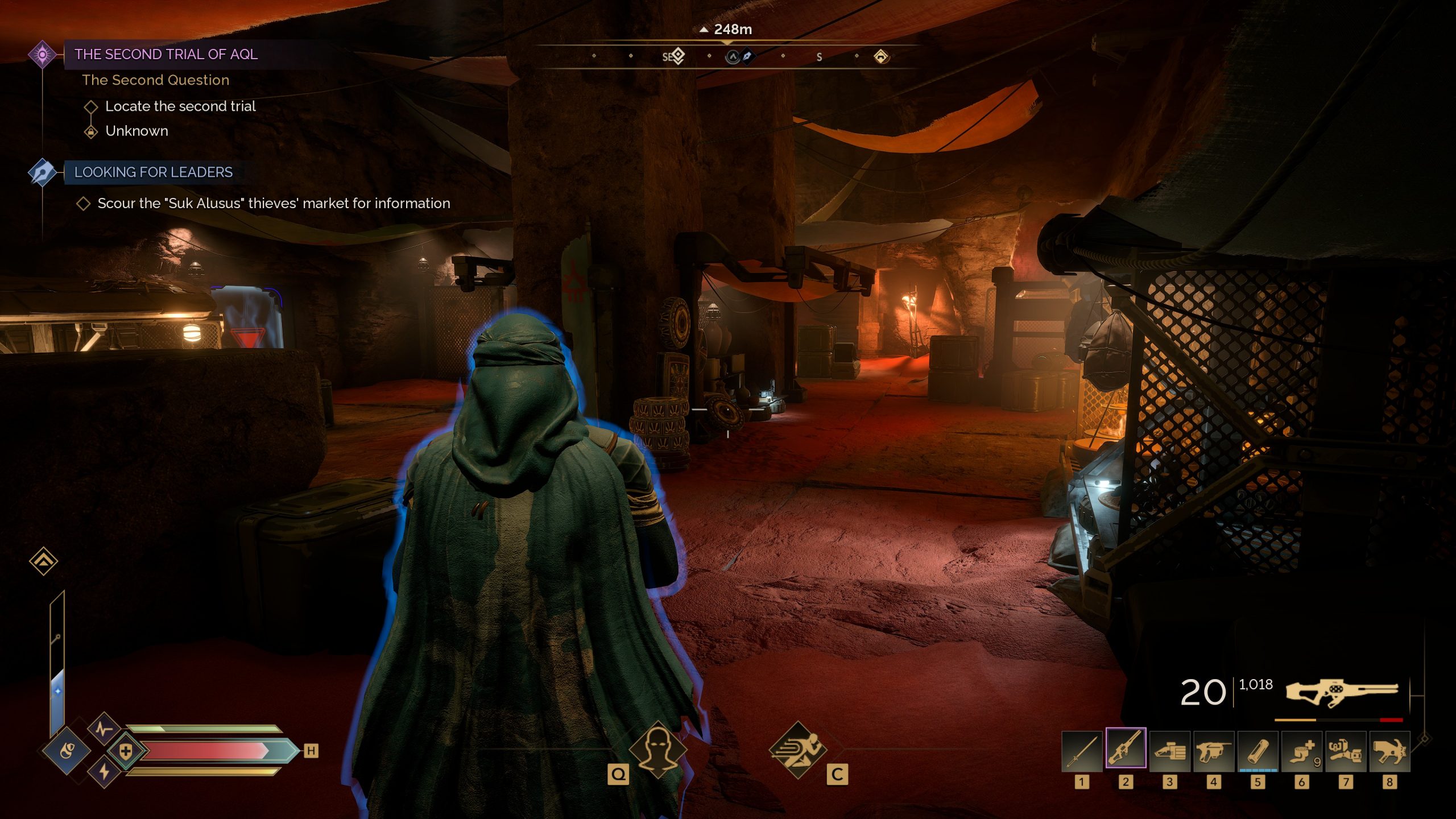Click the shield-cross health icon
Screen dimensions: 1456x819
126,751
